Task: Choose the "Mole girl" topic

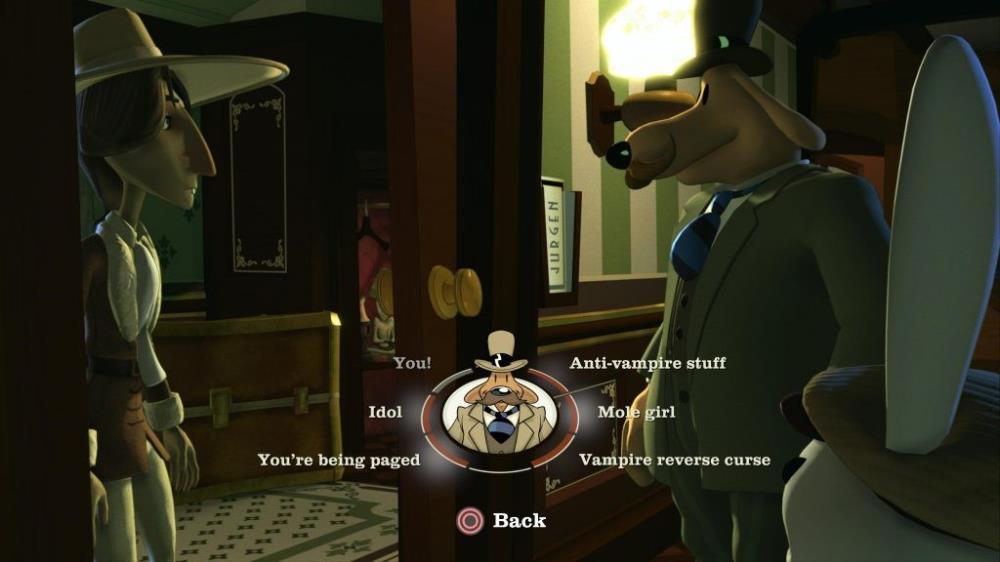Action: coord(636,412)
